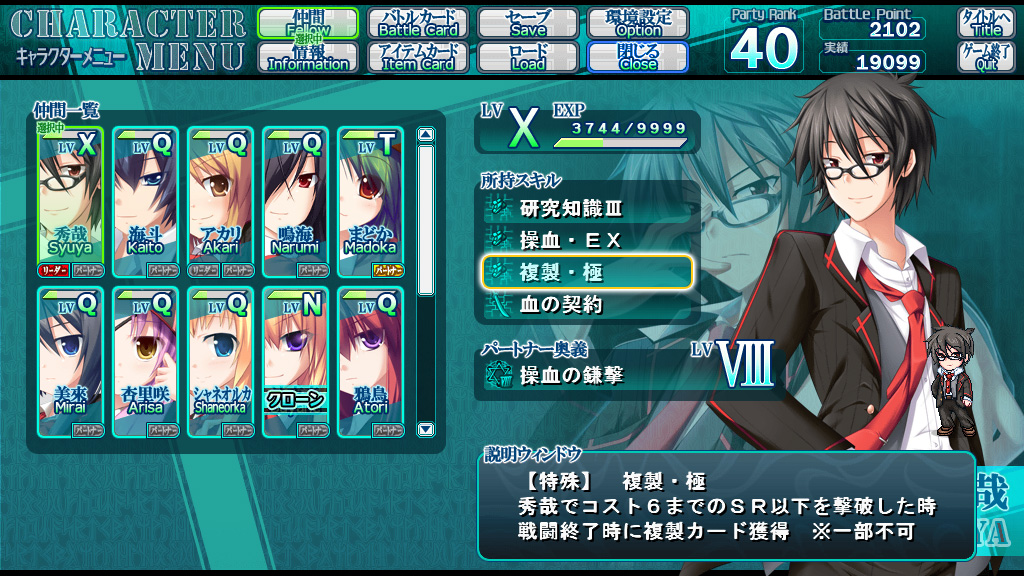Viewport: 1024px width, 576px height.
Task: Click the Load button
Action: (x=528, y=57)
